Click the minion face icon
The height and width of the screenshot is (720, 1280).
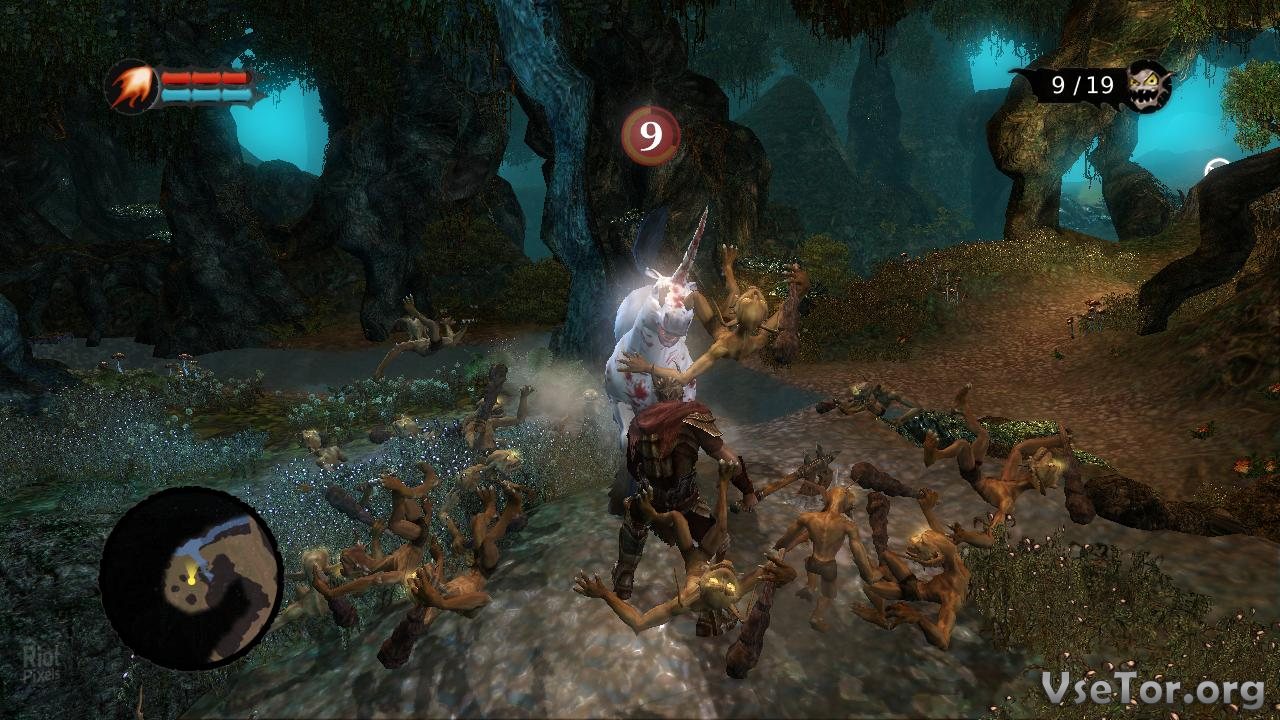click(x=1149, y=86)
